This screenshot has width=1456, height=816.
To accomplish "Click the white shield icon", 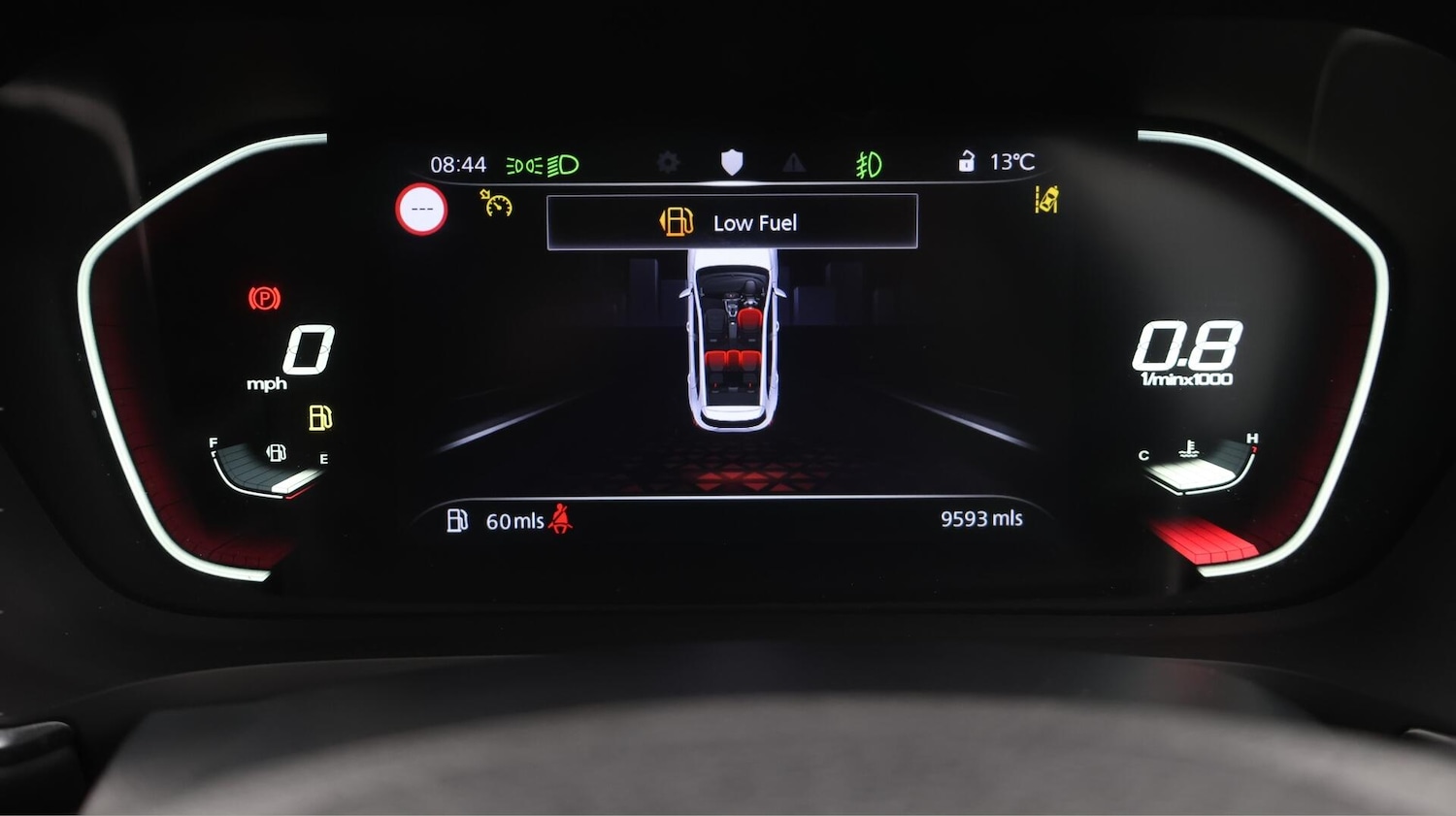I will (732, 162).
